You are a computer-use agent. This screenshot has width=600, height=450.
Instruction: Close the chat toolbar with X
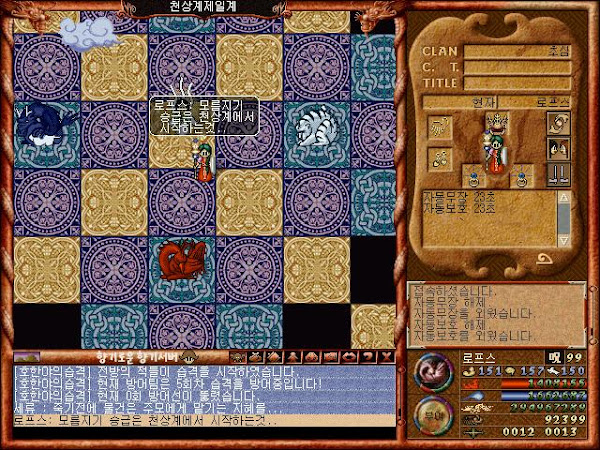tap(384, 356)
